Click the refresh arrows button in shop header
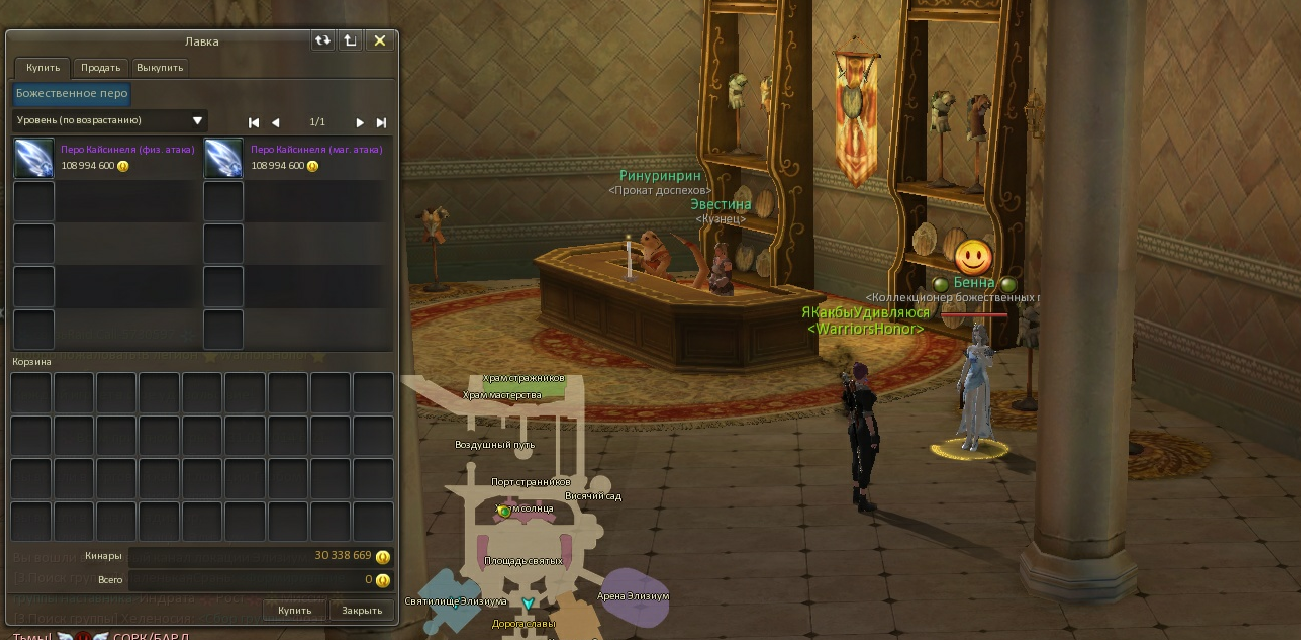 [x=322, y=40]
